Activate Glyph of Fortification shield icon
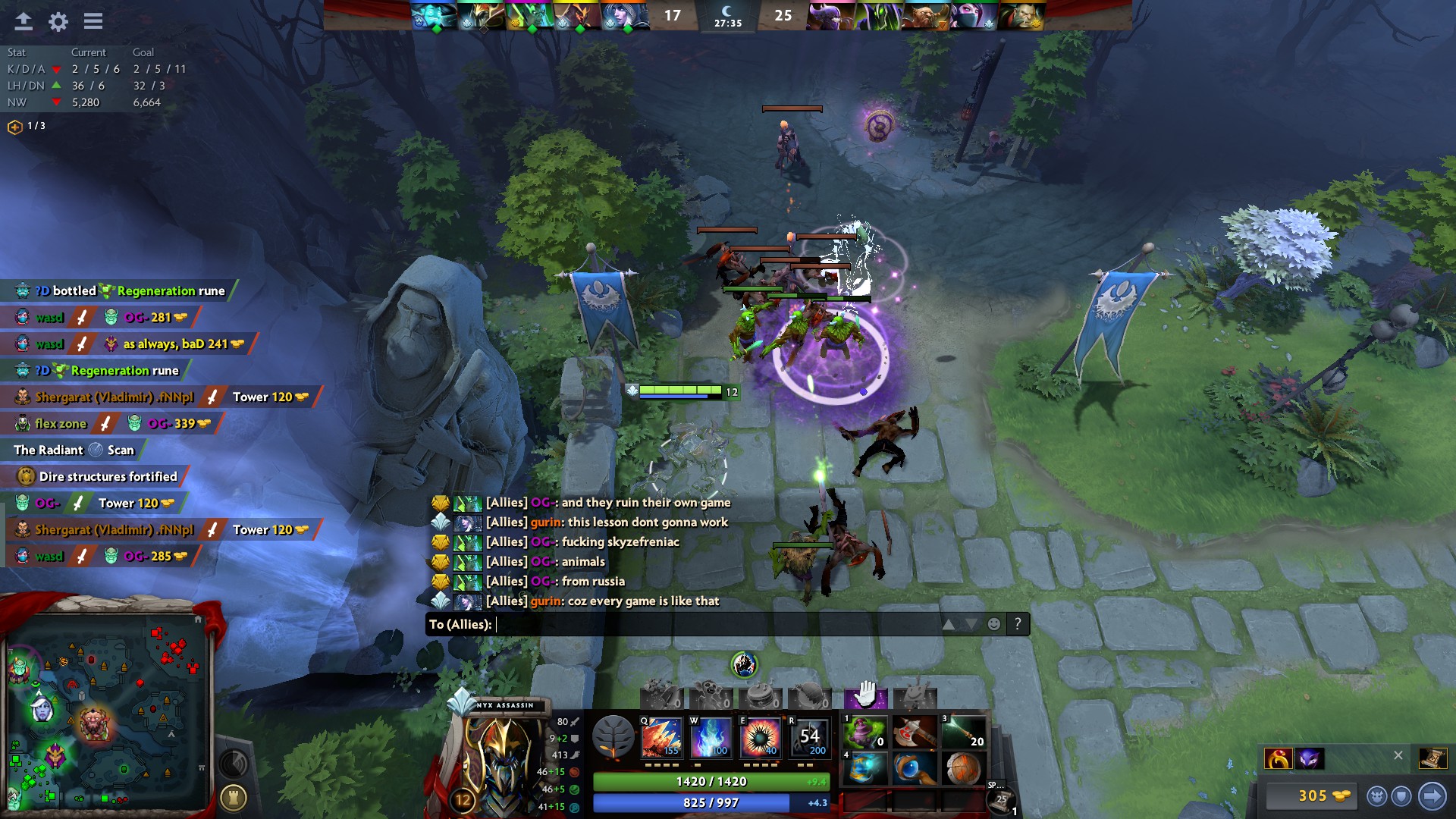This screenshot has width=1456, height=819. click(1401, 795)
